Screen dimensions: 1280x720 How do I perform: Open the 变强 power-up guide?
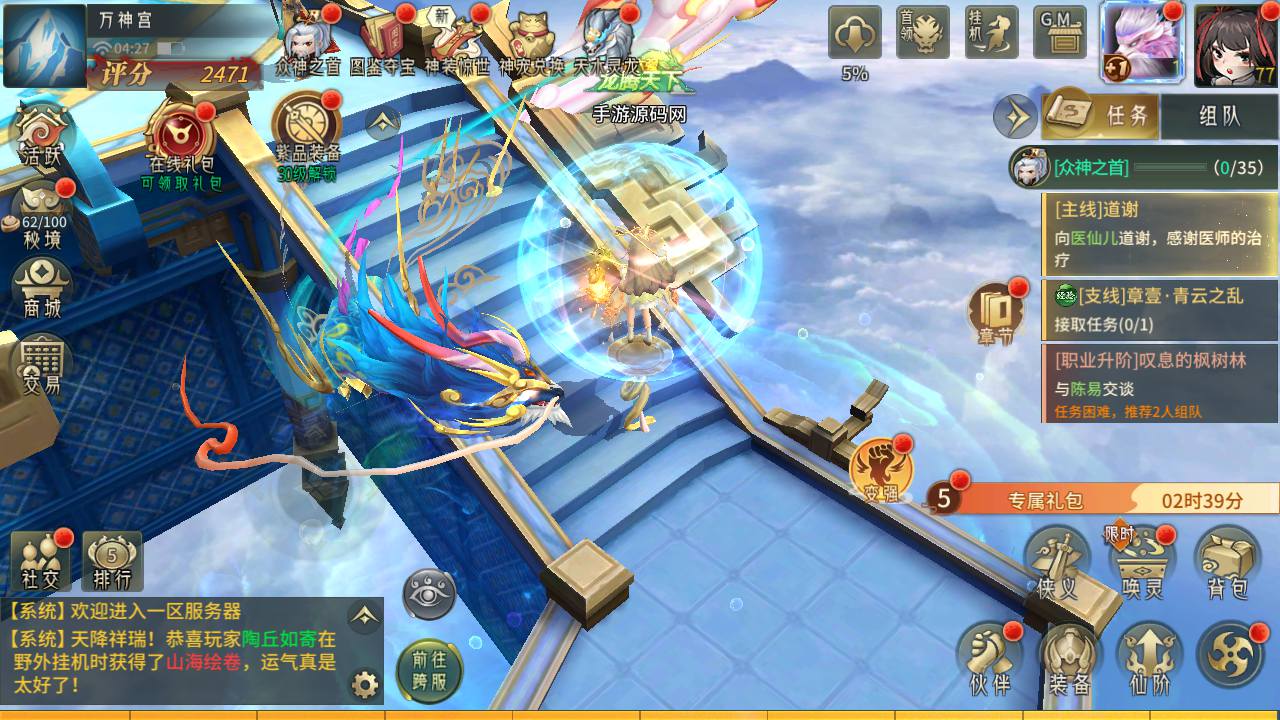coord(881,470)
